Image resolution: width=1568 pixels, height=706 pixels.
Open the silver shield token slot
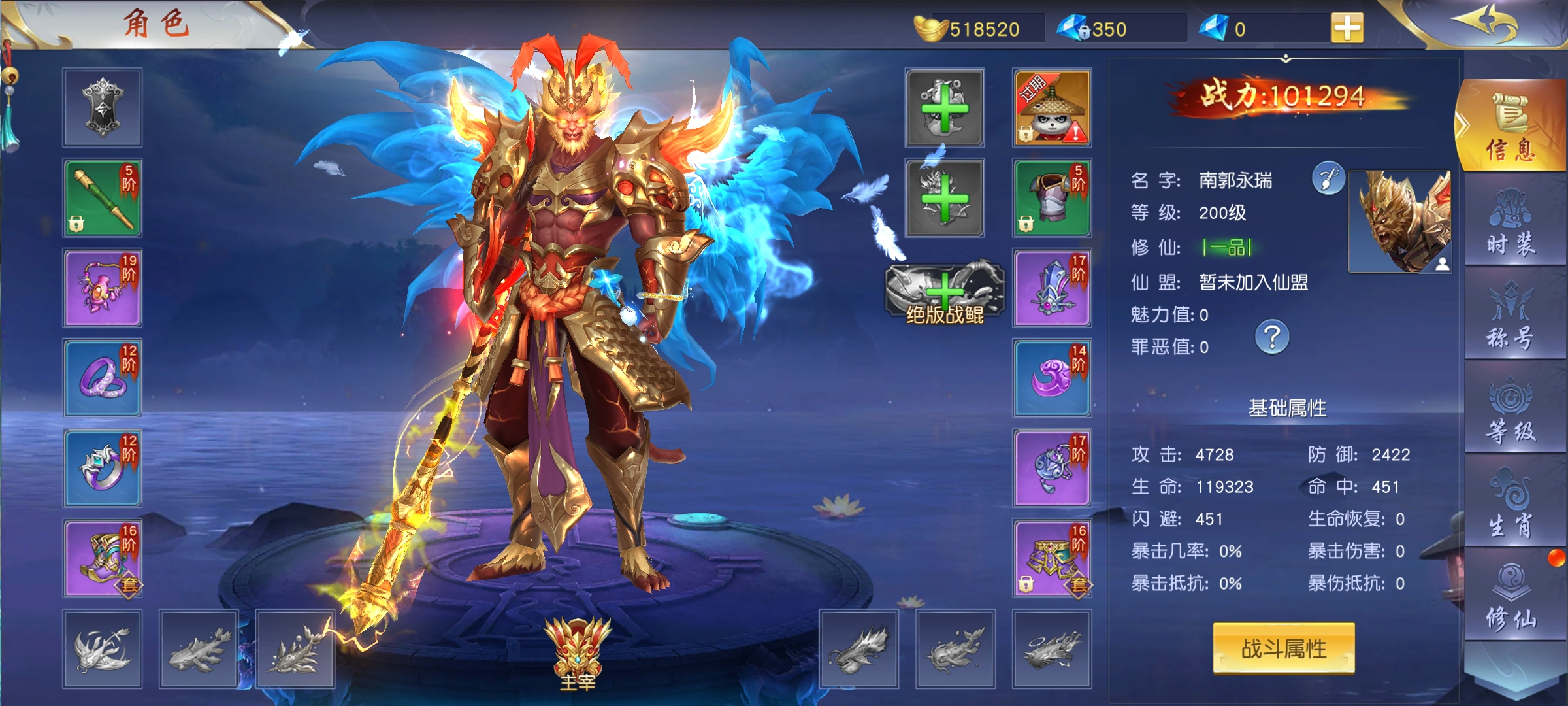[x=103, y=108]
